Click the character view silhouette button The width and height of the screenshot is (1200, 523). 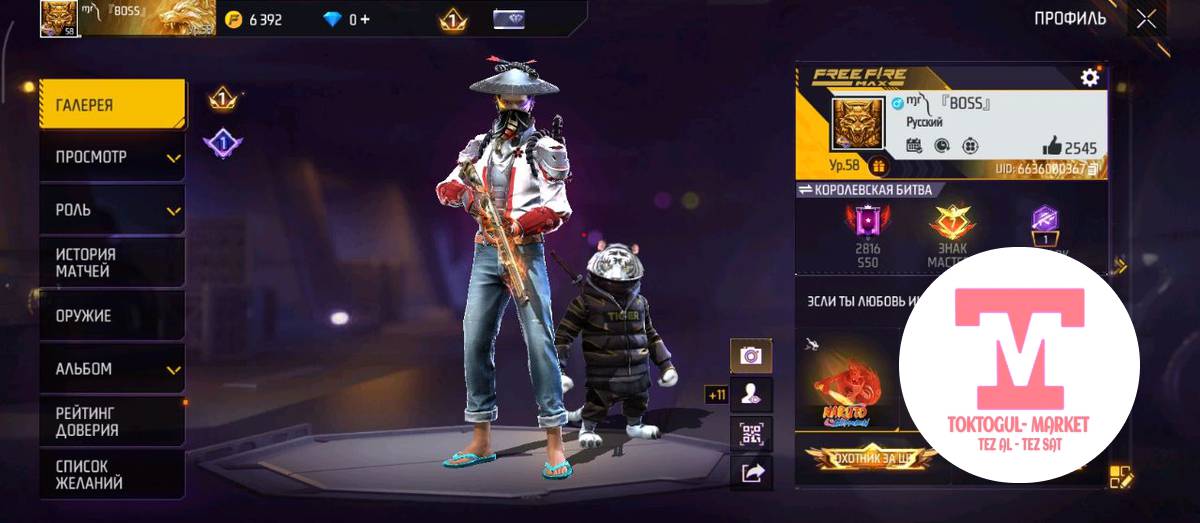(751, 394)
